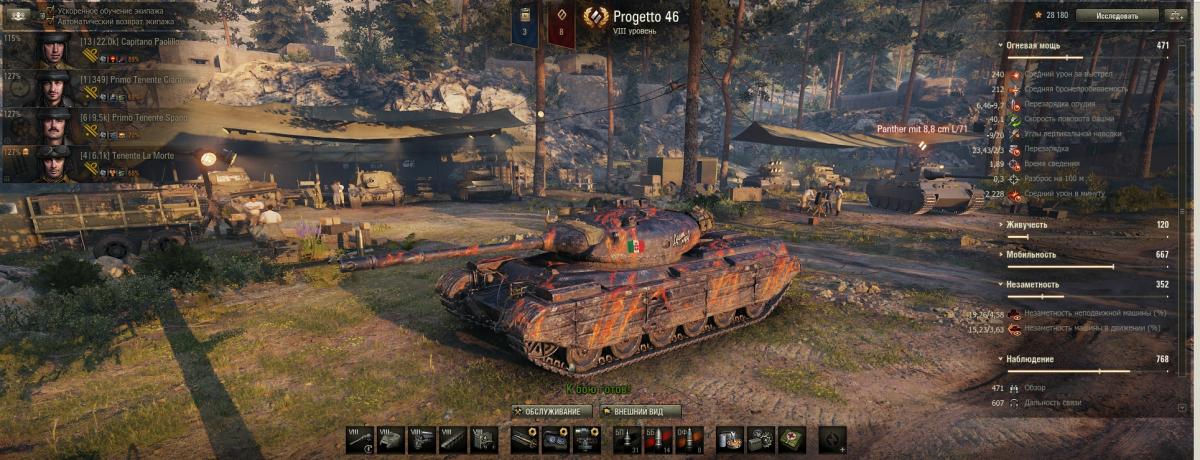
Task: Collapse the Наблюдение stats section
Action: point(1001,358)
